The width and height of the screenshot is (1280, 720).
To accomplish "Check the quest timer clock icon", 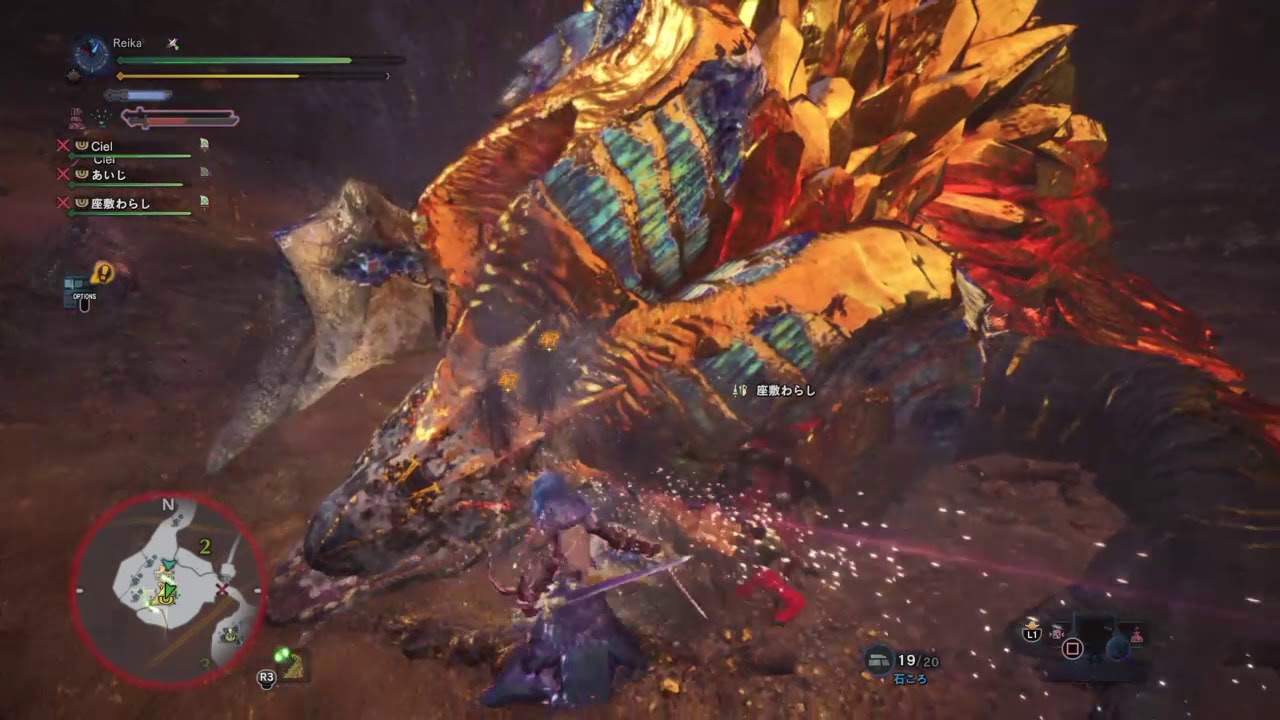I will point(91,54).
